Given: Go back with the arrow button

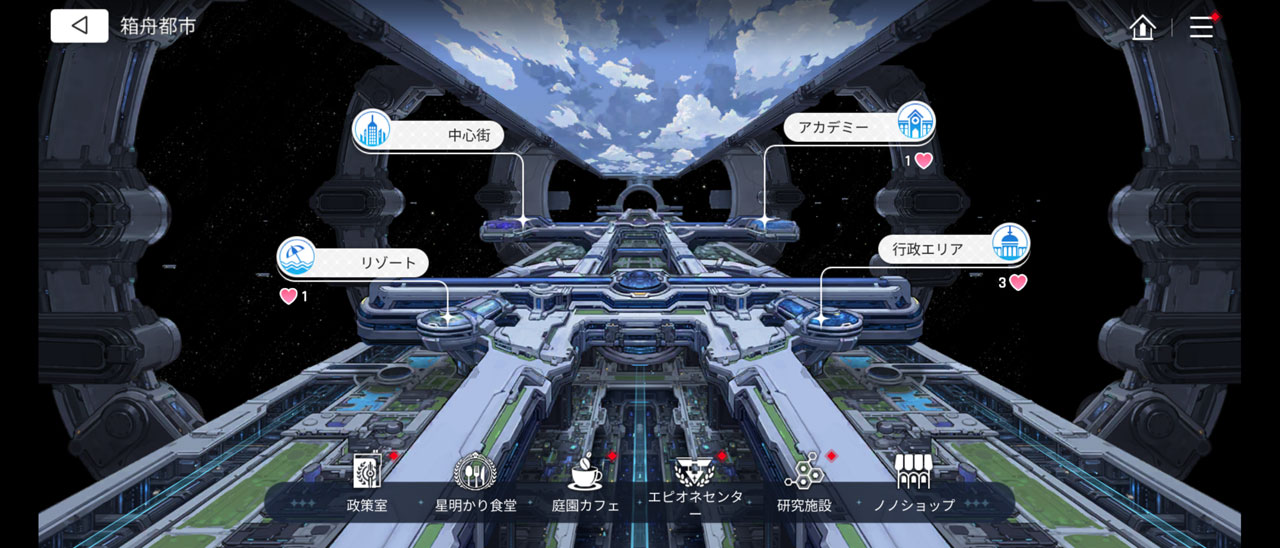Looking at the screenshot, I should click(80, 26).
